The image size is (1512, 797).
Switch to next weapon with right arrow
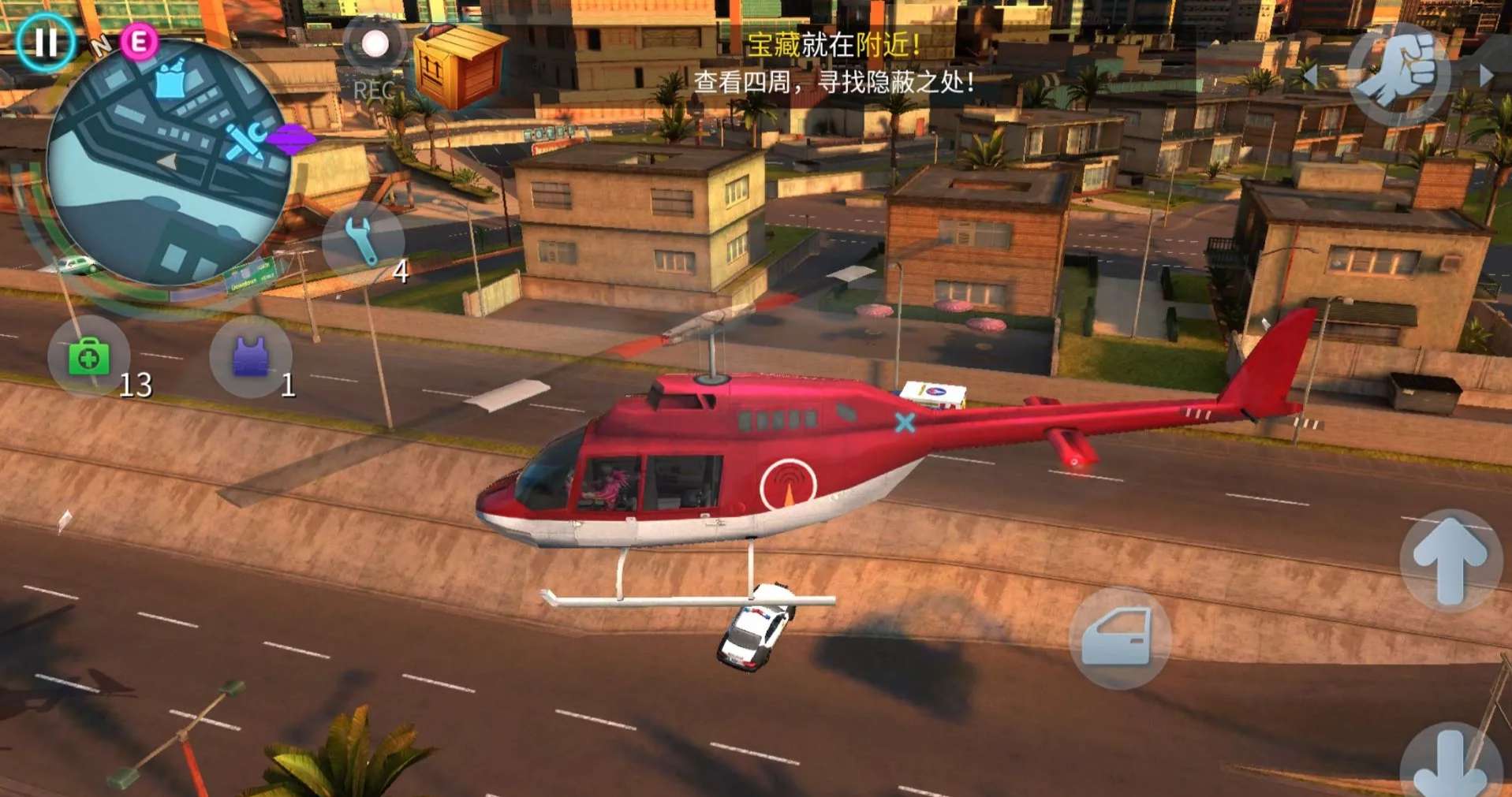(x=1486, y=76)
